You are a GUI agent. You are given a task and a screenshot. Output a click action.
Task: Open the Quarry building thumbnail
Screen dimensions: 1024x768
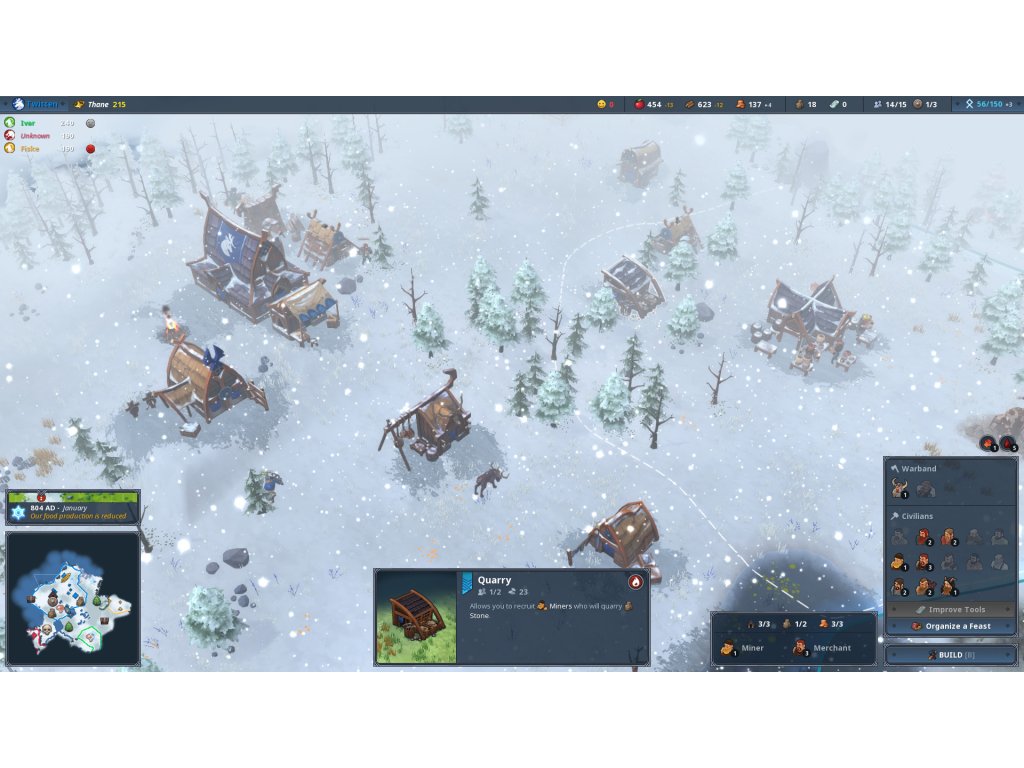point(416,617)
